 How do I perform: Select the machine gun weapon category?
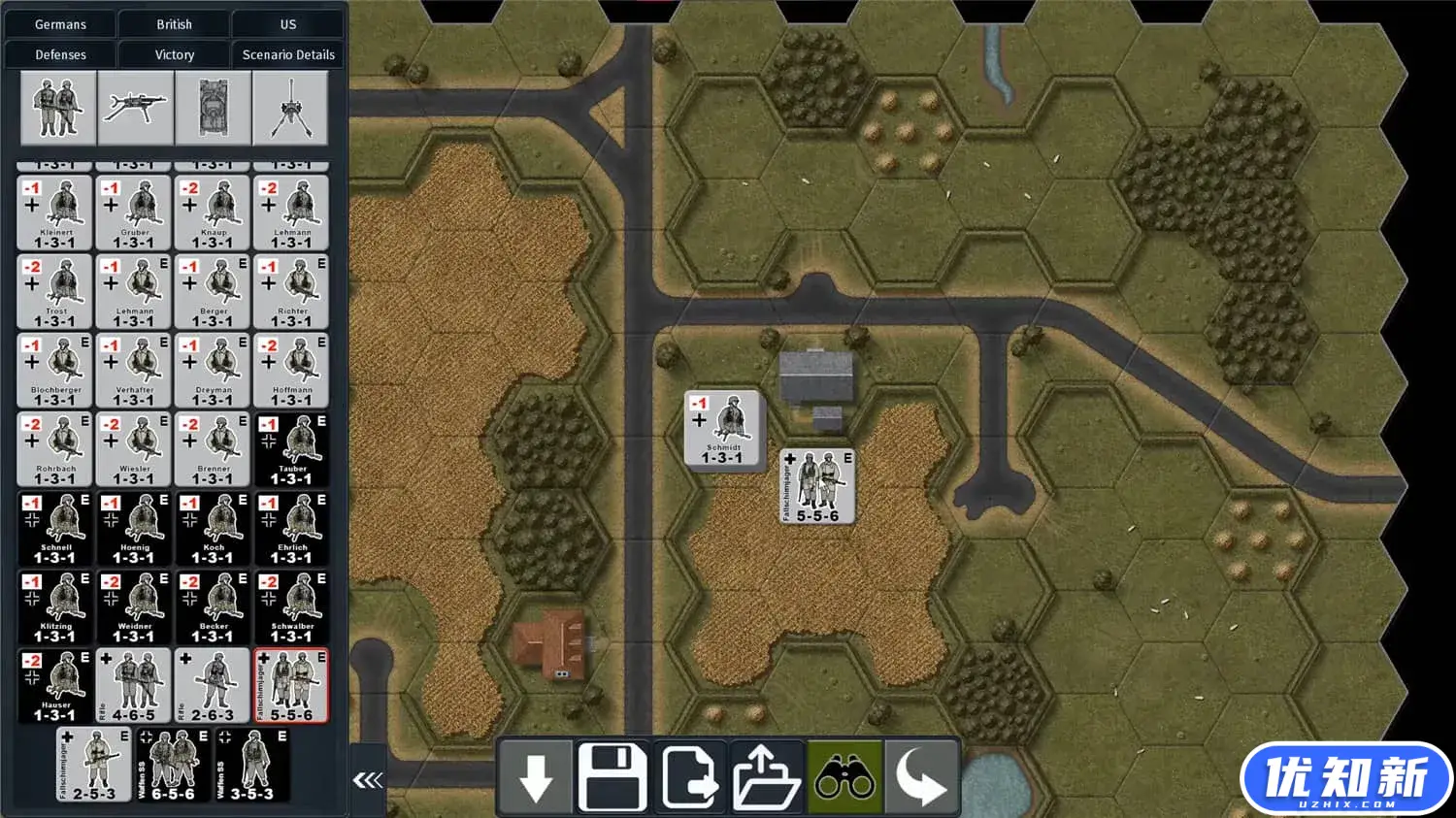[x=135, y=108]
